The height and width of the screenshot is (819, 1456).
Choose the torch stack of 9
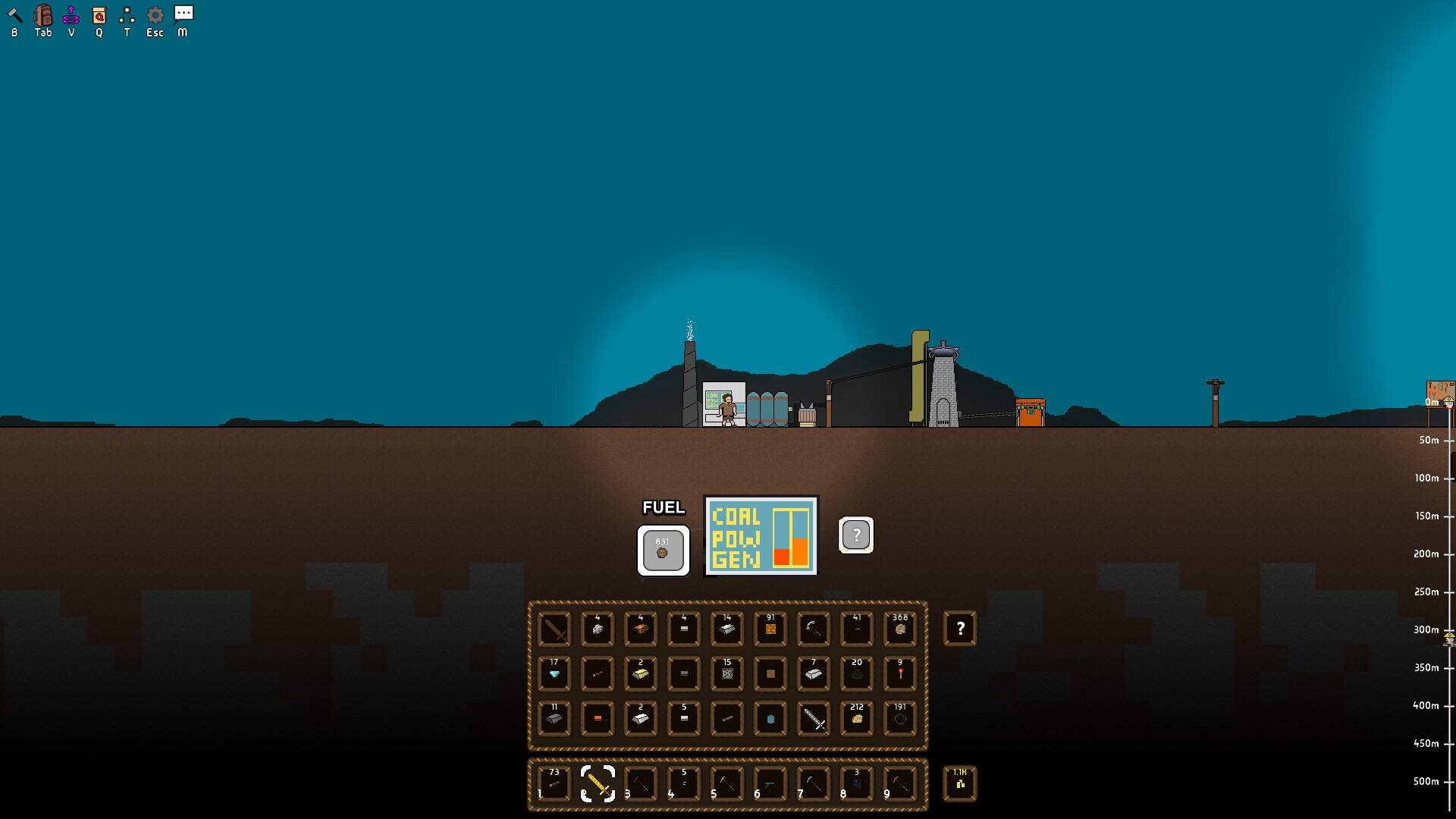900,673
